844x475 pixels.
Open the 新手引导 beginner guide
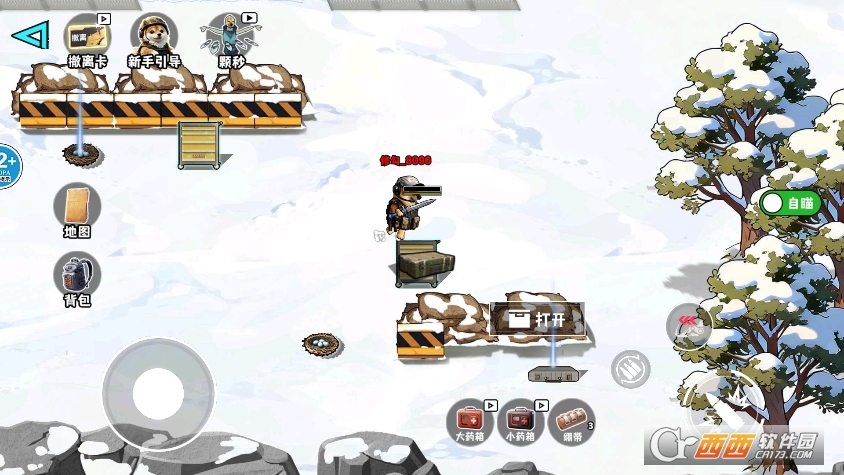154,38
